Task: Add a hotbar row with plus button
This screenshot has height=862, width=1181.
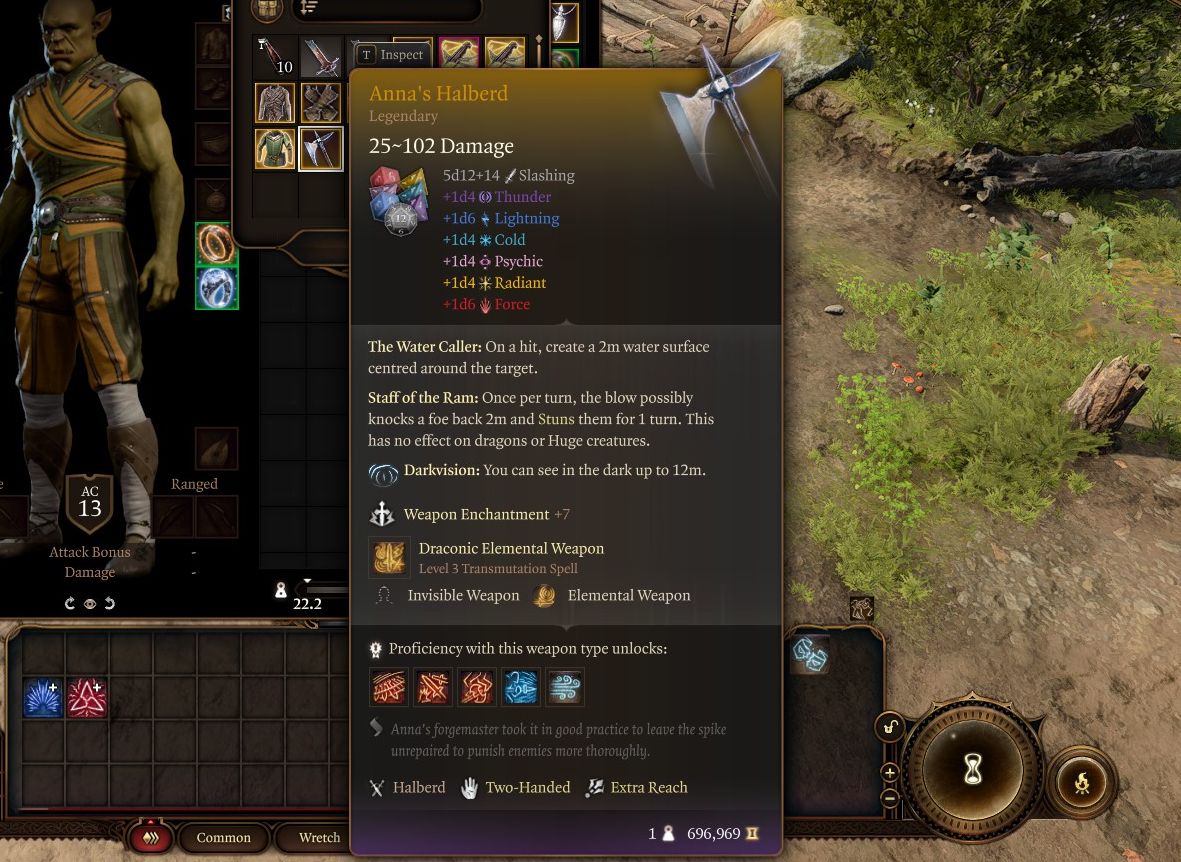Action: [x=889, y=772]
